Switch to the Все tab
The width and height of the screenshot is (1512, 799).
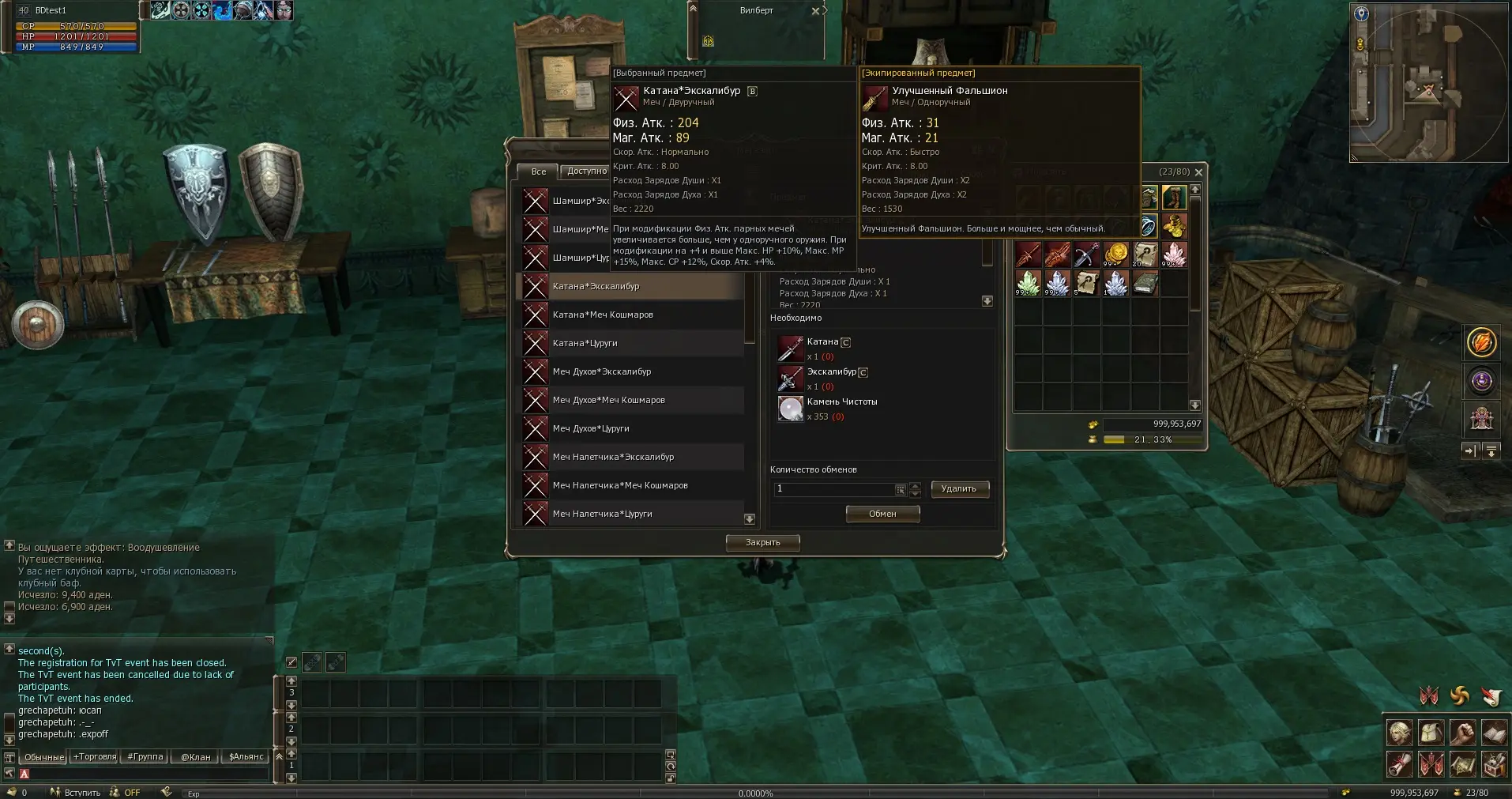pos(538,171)
